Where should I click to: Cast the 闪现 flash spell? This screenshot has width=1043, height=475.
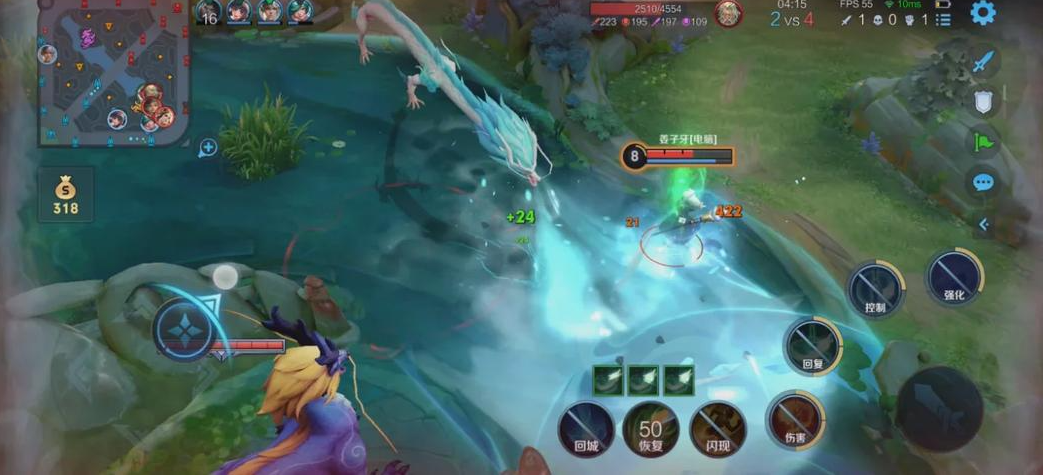click(x=718, y=428)
